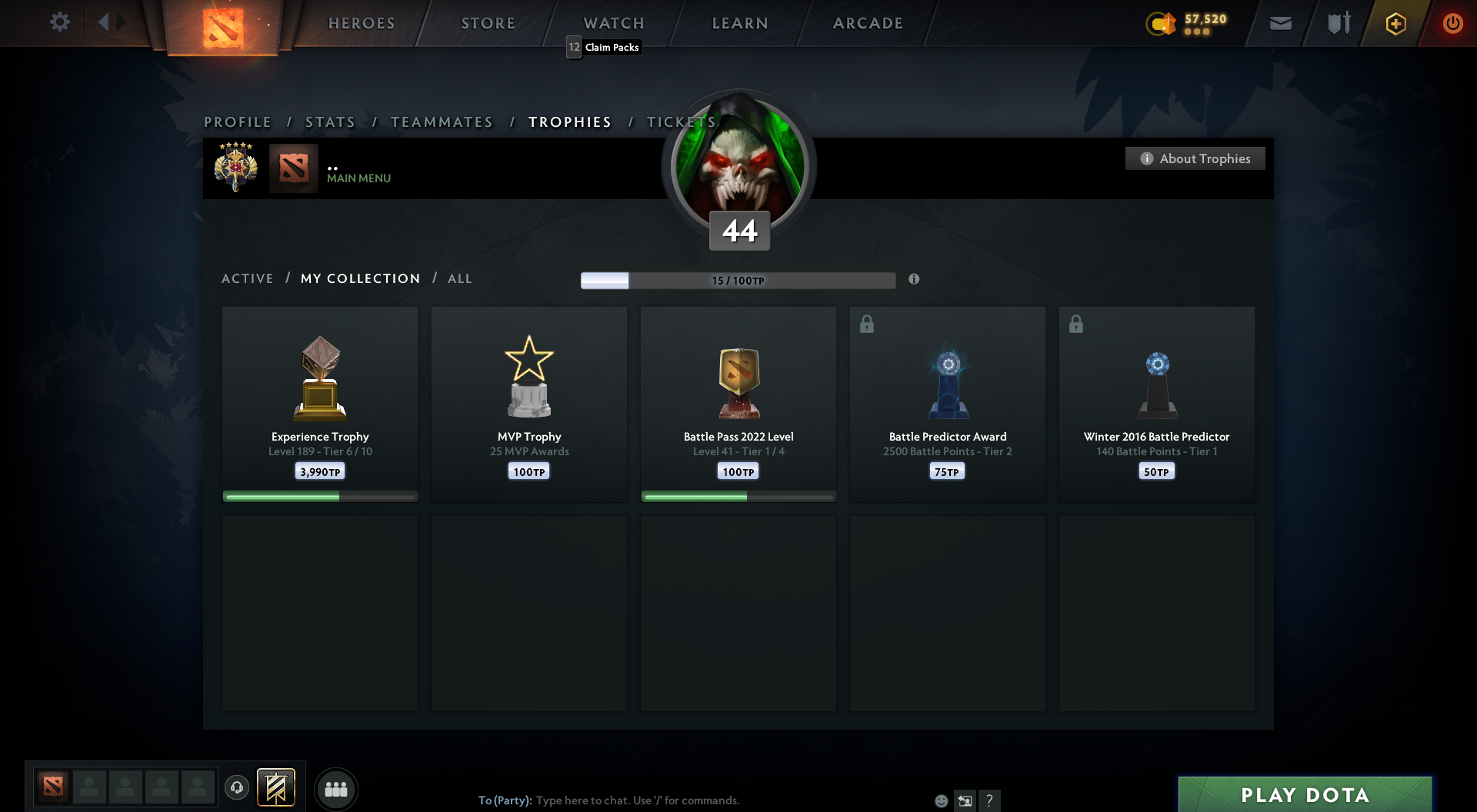Viewport: 1477px width, 812px height.
Task: Switch to the STATS tab
Action: click(330, 121)
